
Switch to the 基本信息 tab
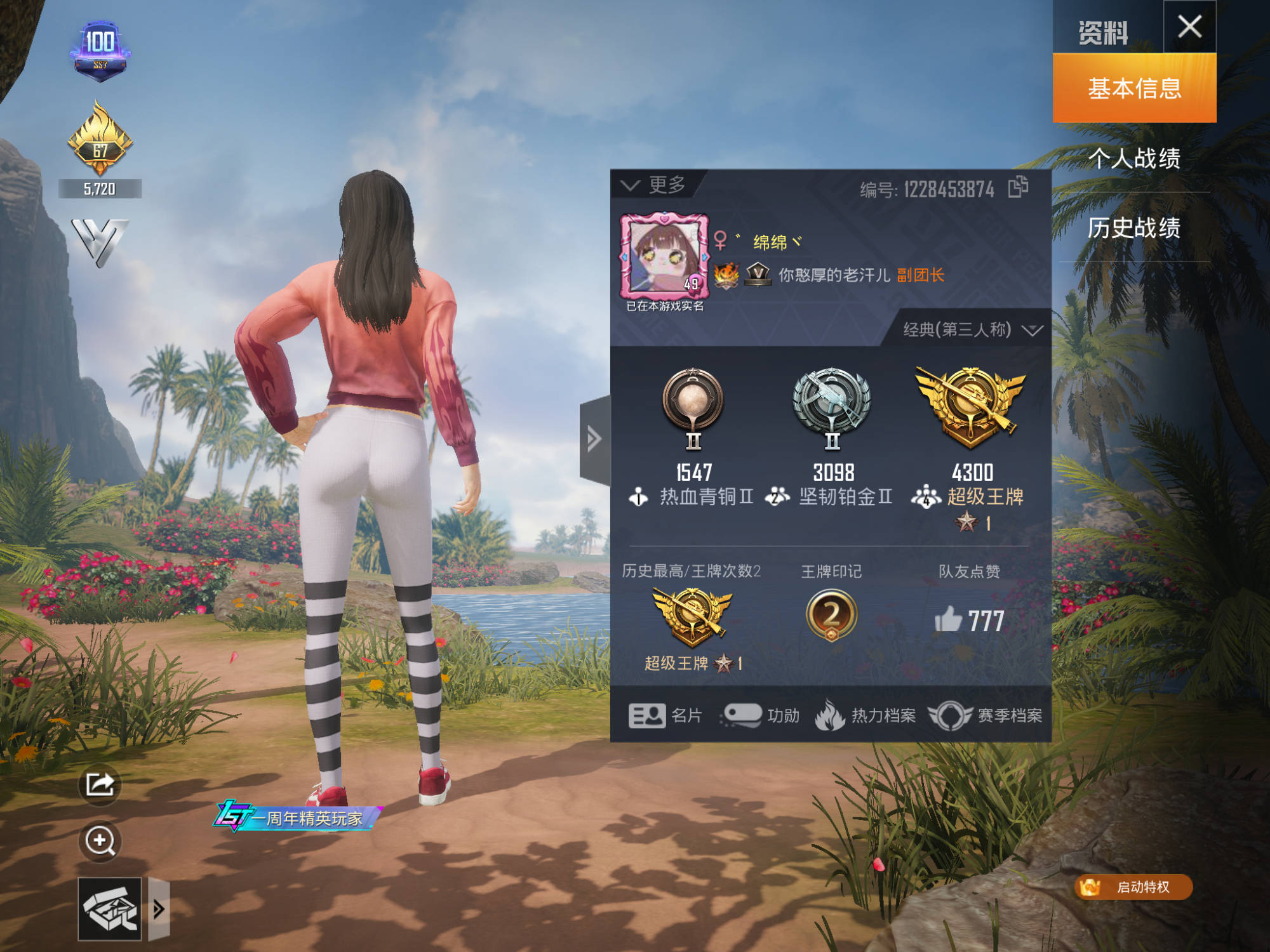point(1134,88)
